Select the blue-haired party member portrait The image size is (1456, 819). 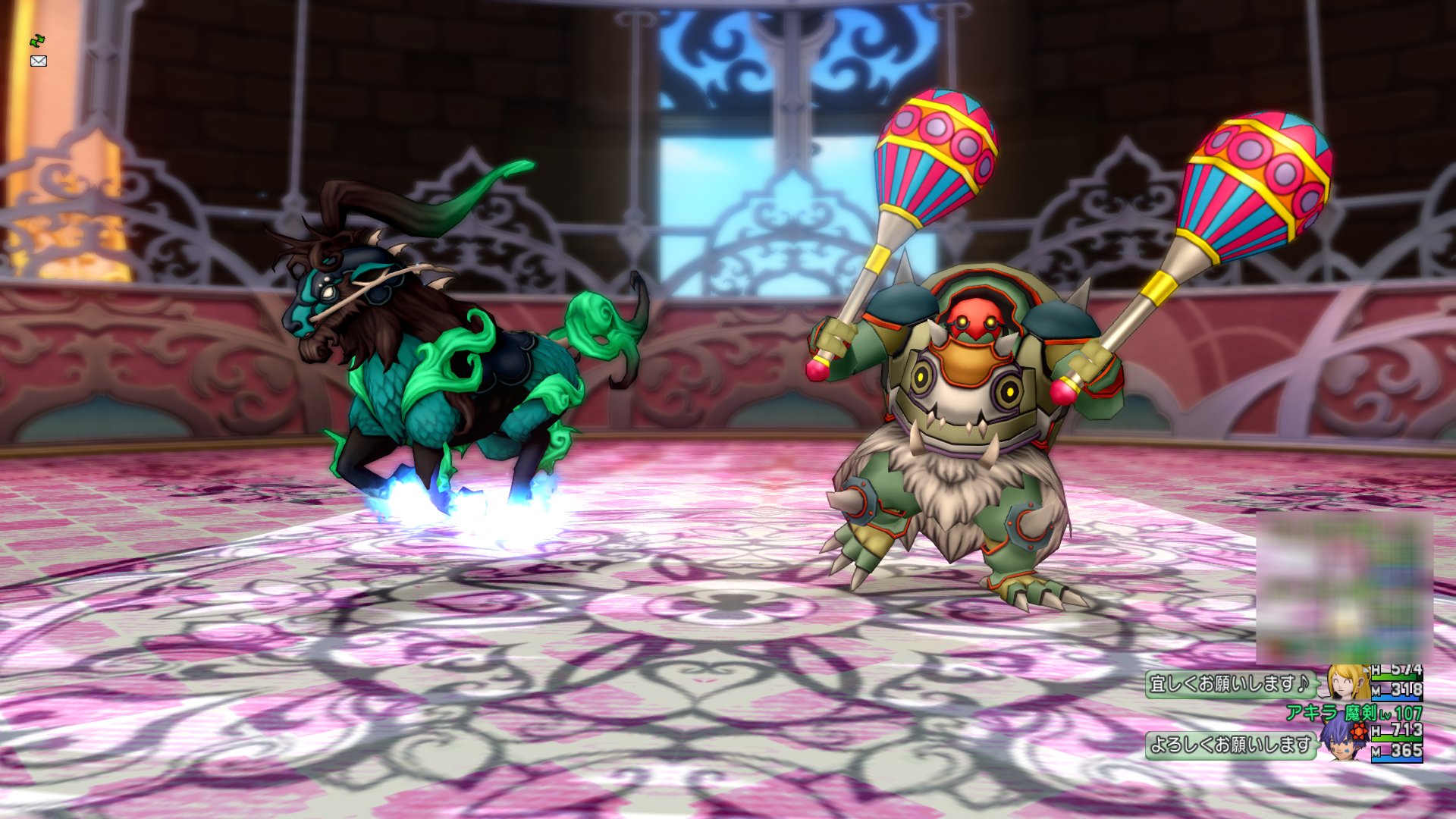(x=1345, y=741)
